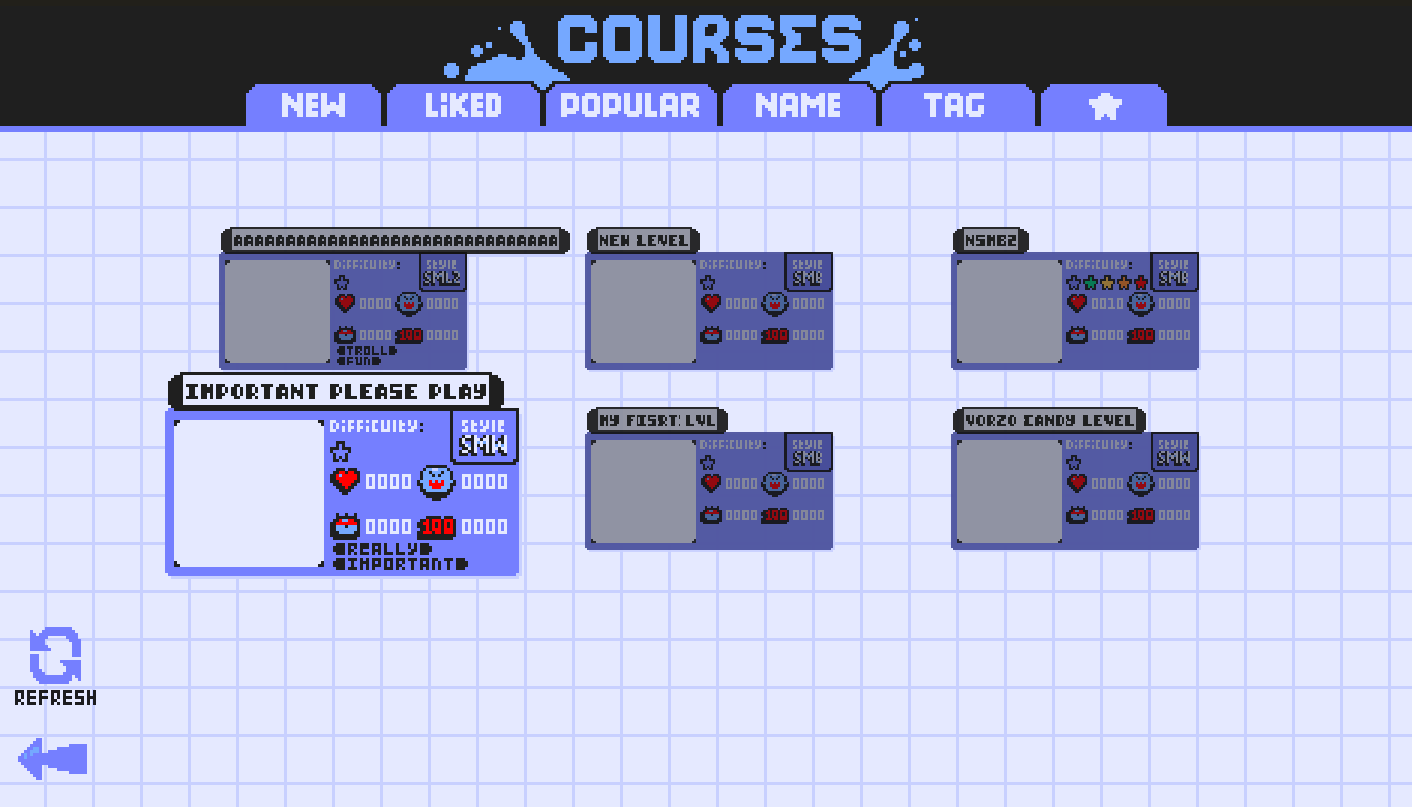Viewport: 1412px width, 807px height.
Task: Click the back arrow at bottom left
Action: [x=55, y=758]
